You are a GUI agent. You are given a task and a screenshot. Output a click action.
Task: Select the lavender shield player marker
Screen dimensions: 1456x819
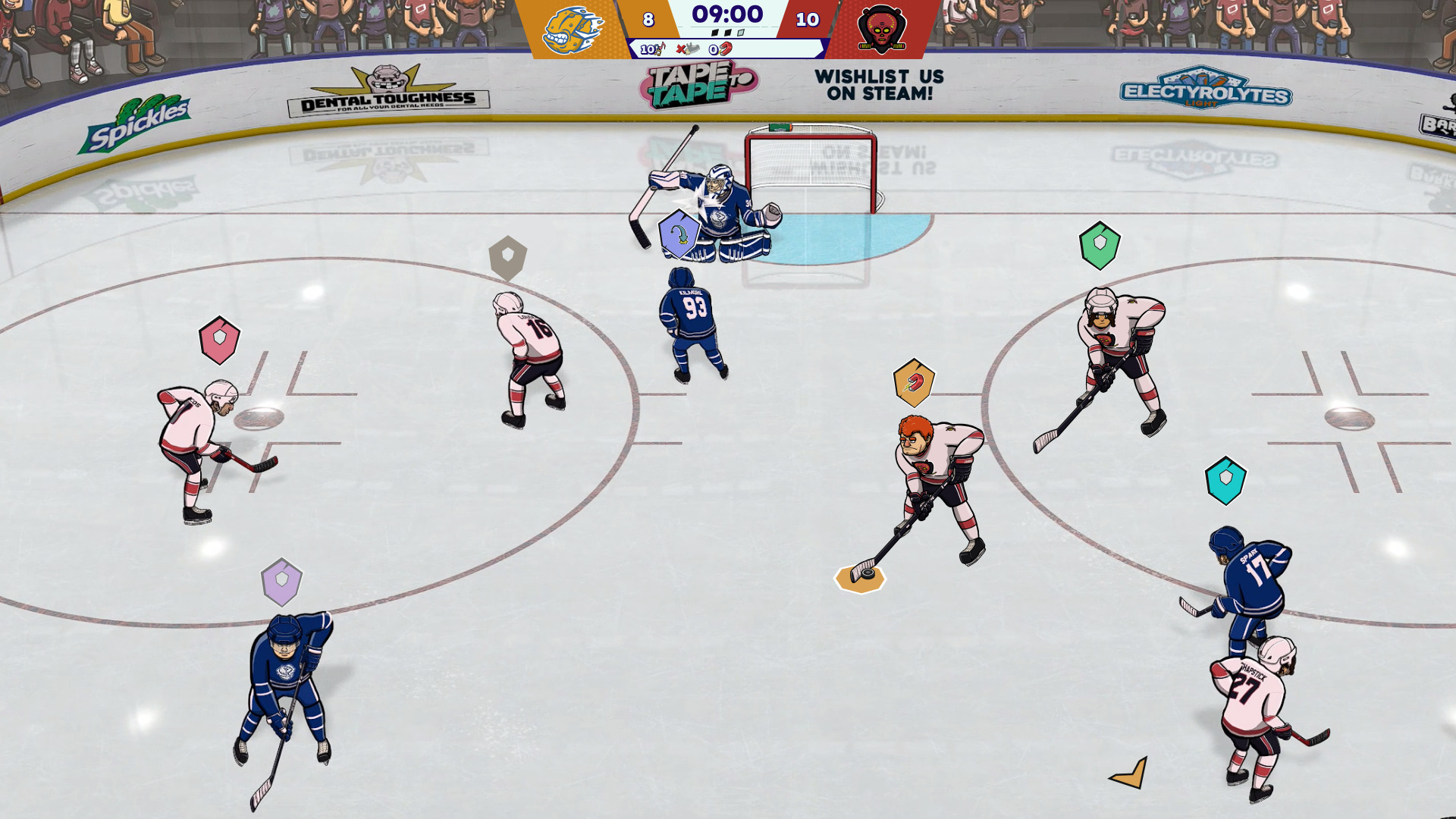pyautogui.click(x=281, y=582)
